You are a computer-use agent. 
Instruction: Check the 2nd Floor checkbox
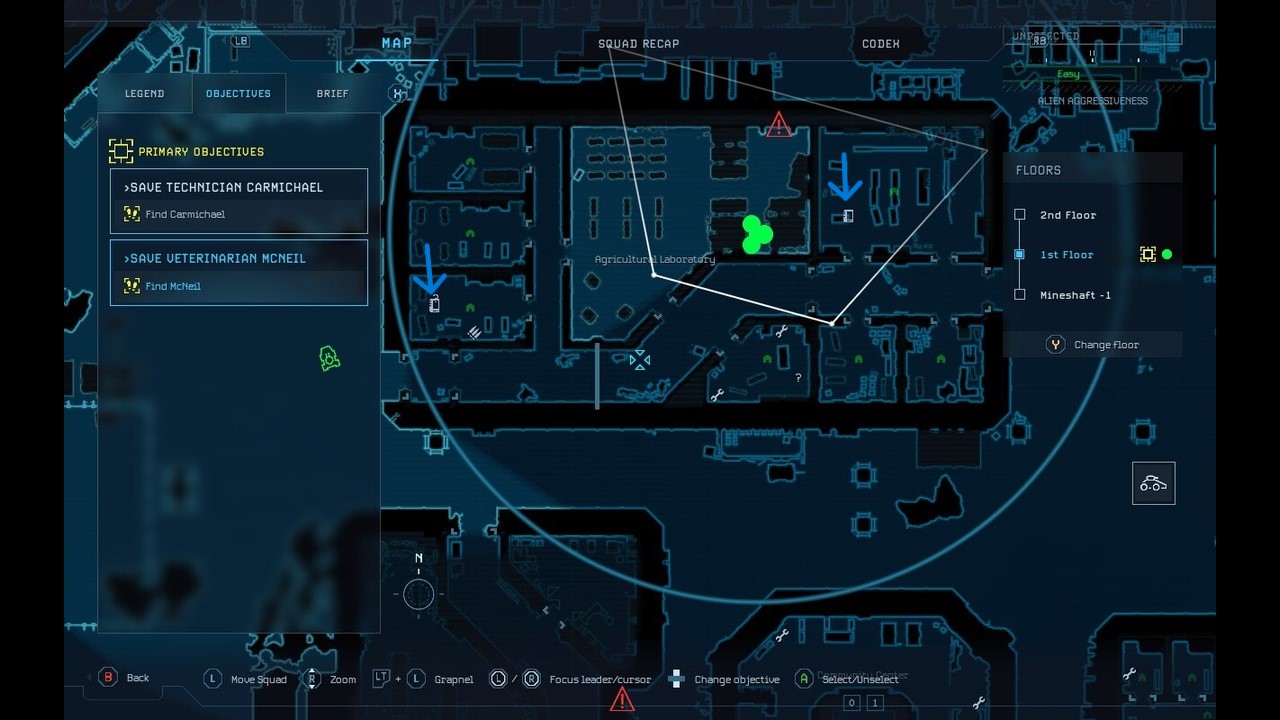point(1020,214)
